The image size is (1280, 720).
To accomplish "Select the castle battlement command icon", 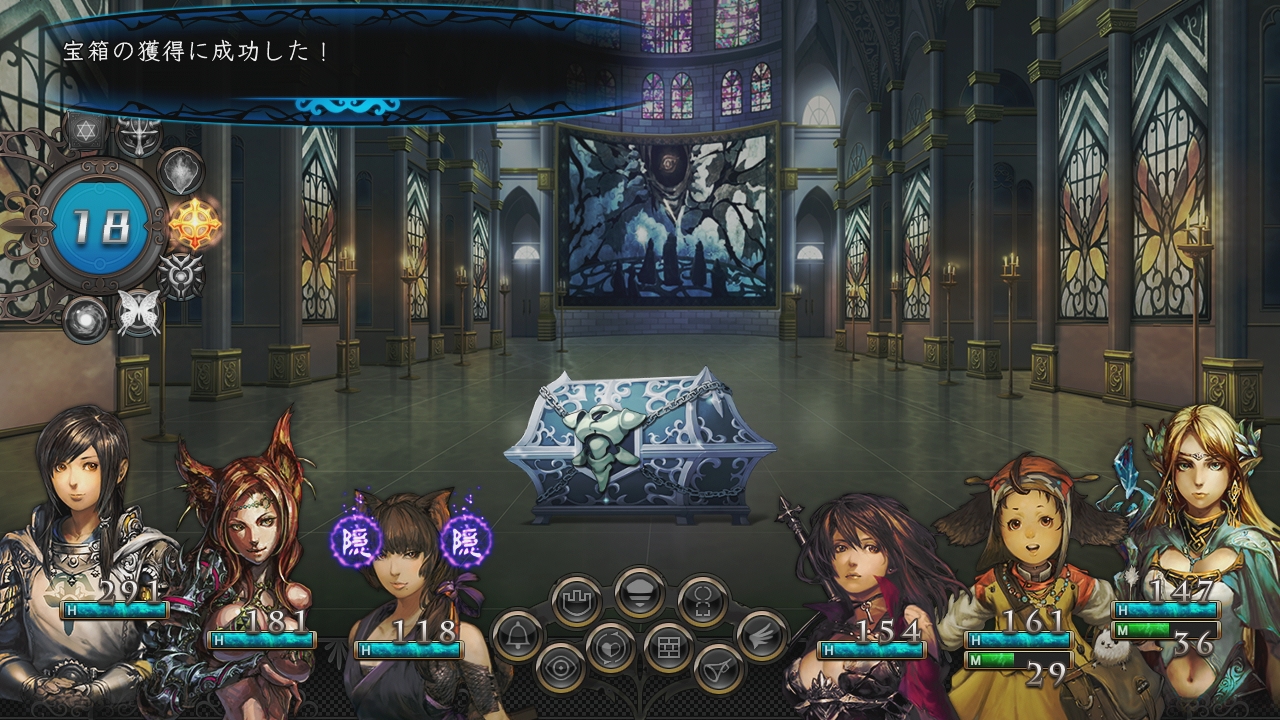I will click(x=577, y=601).
